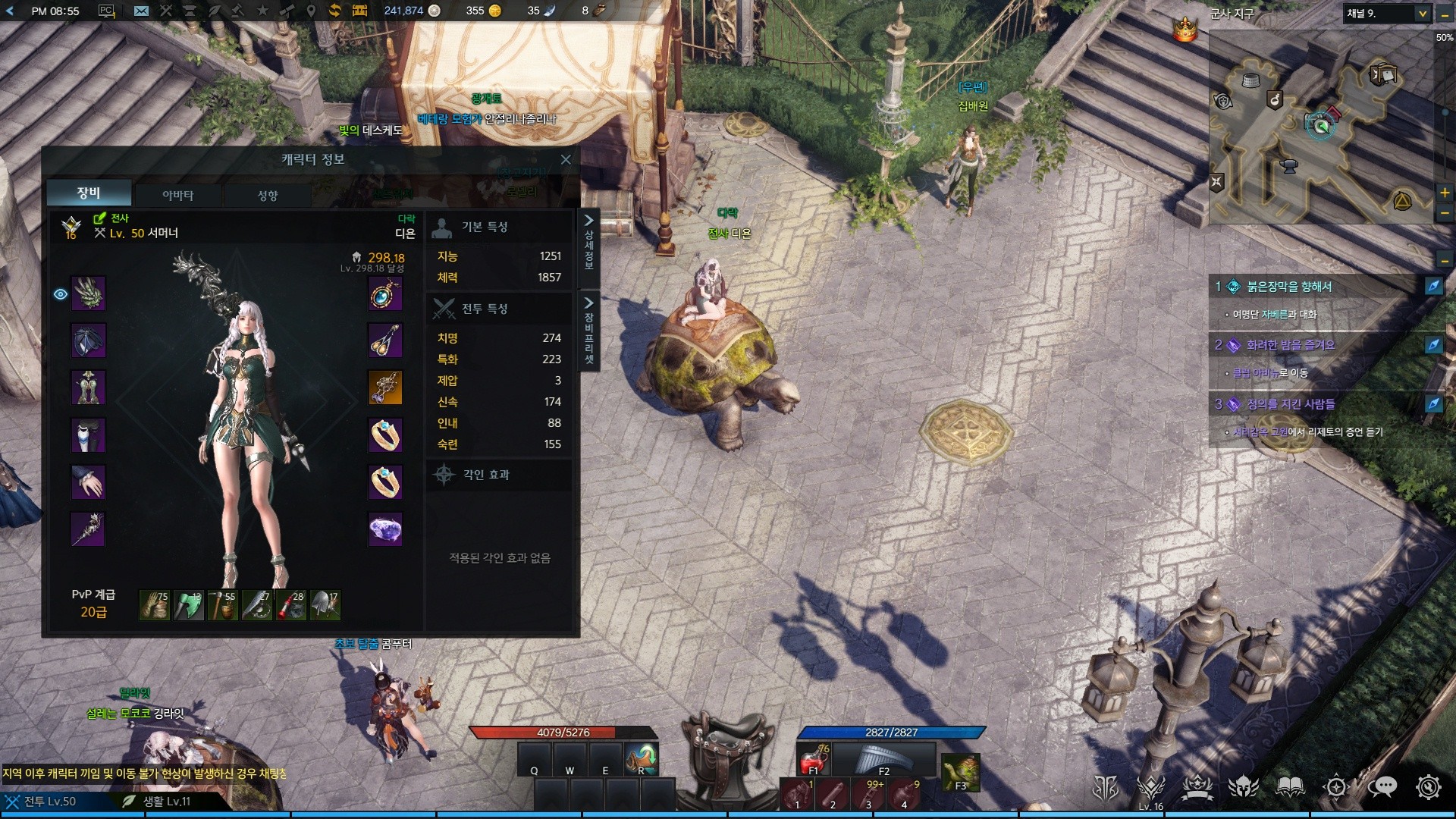Close the character info window
The image size is (1456, 819).
[566, 159]
